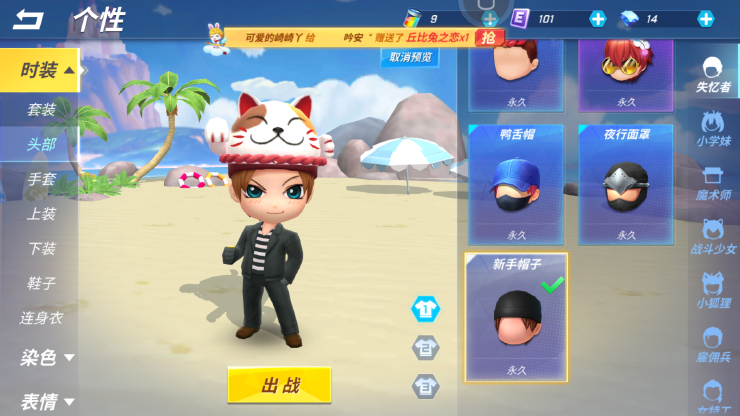Choose the 夜行面罩 mask item
This screenshot has width=740, height=416.
click(x=626, y=185)
